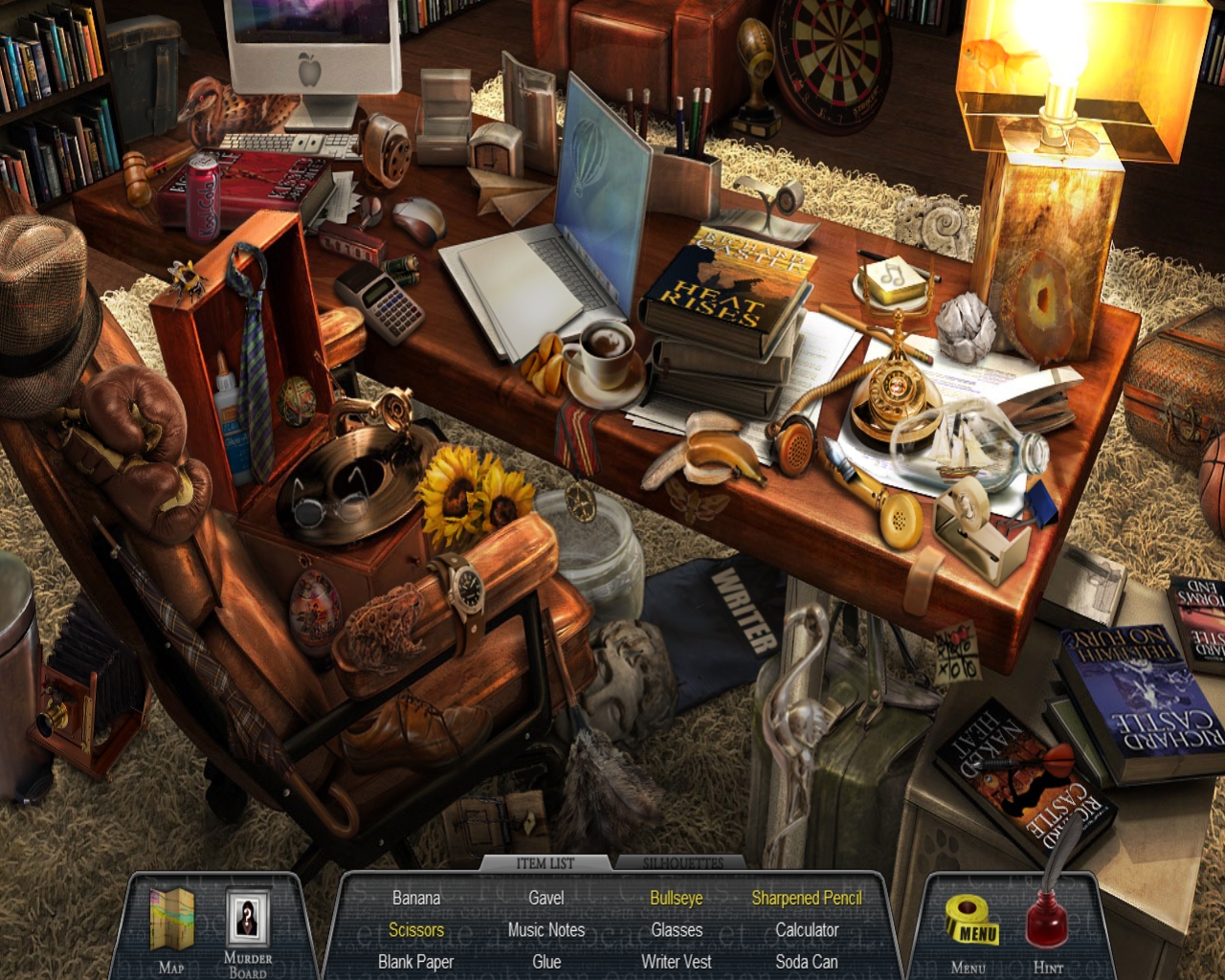Select Glasses in the item list
The width and height of the screenshot is (1225, 980).
click(x=677, y=930)
